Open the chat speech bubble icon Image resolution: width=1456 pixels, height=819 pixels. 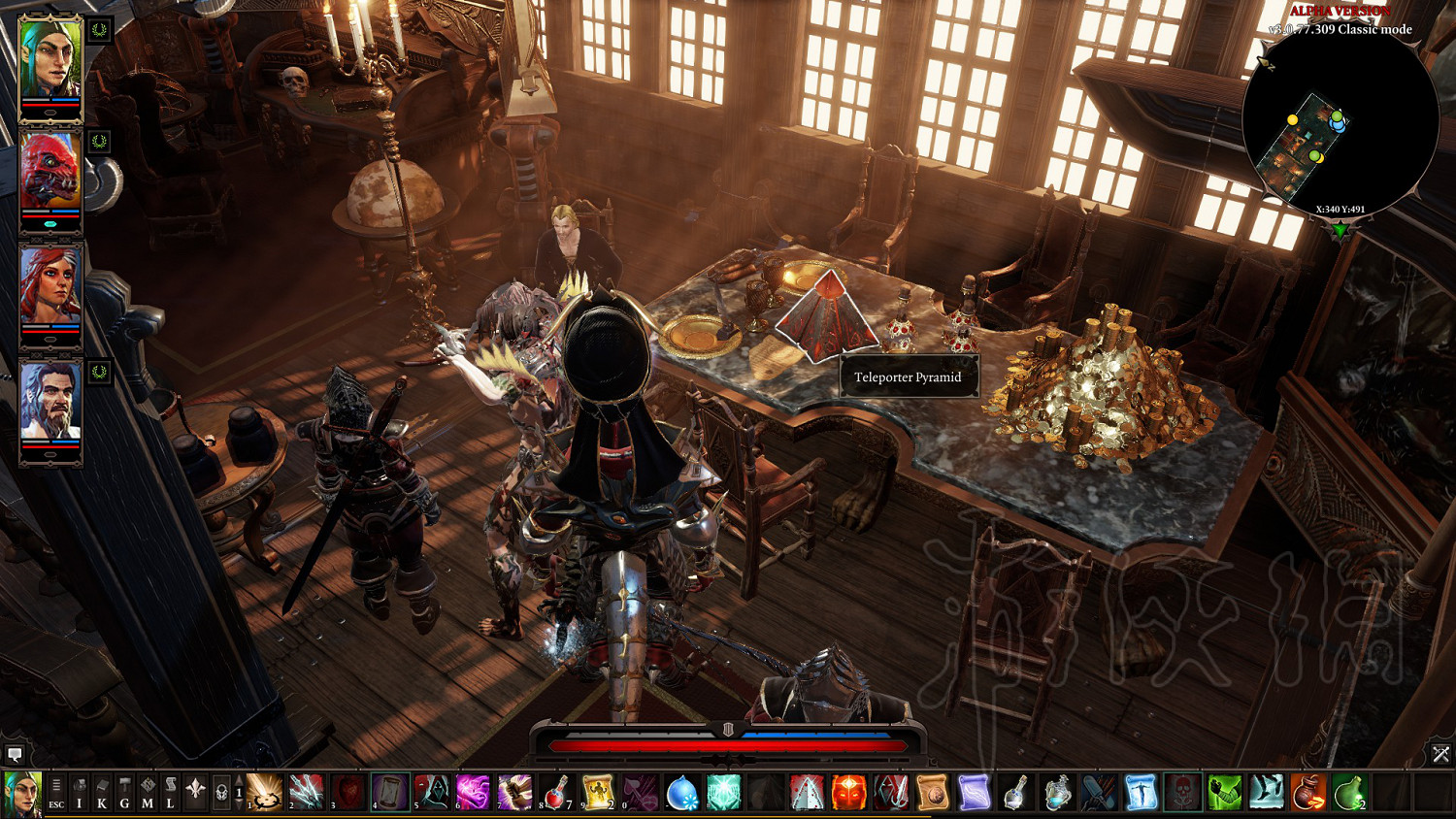point(15,754)
